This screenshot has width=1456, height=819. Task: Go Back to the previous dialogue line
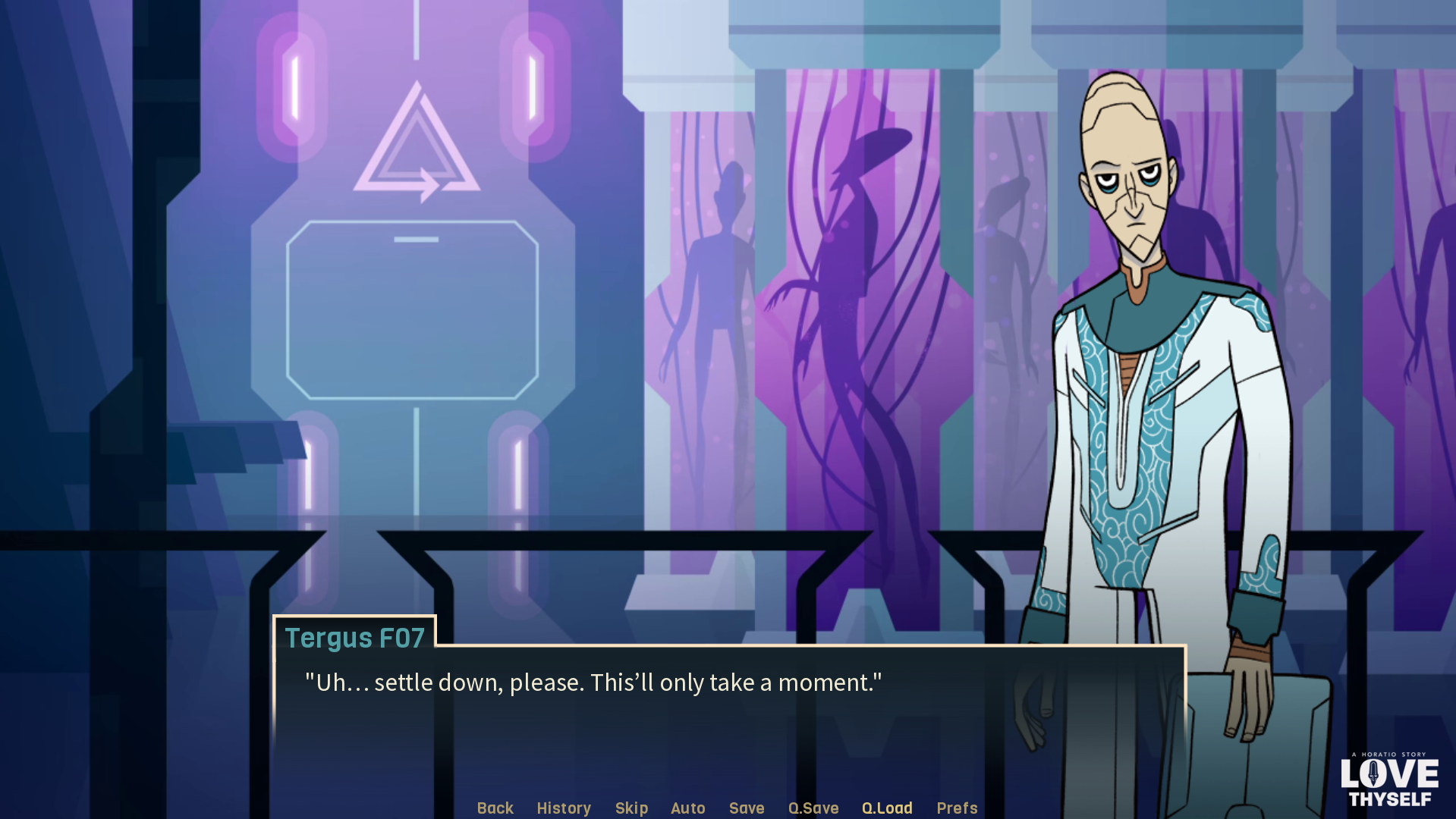coord(495,808)
